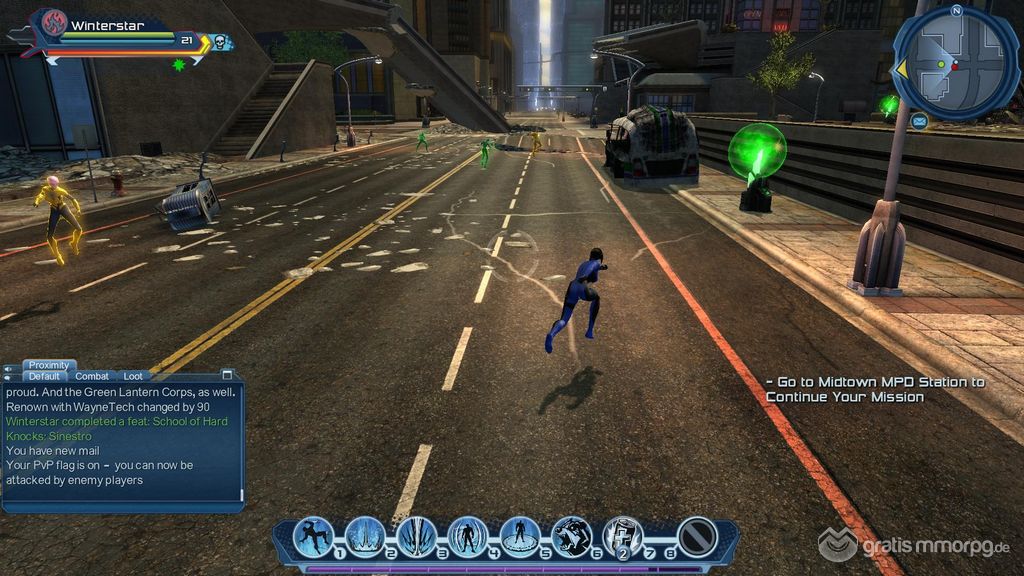This screenshot has height=576, width=1024.
Task: Use the figure-on-circle ability in slot 5
Action: pyautogui.click(x=520, y=537)
